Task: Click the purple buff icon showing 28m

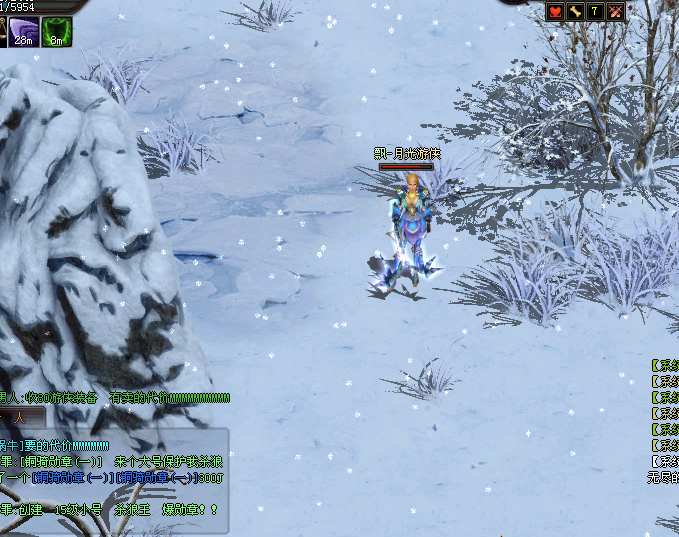Action: coord(24,31)
